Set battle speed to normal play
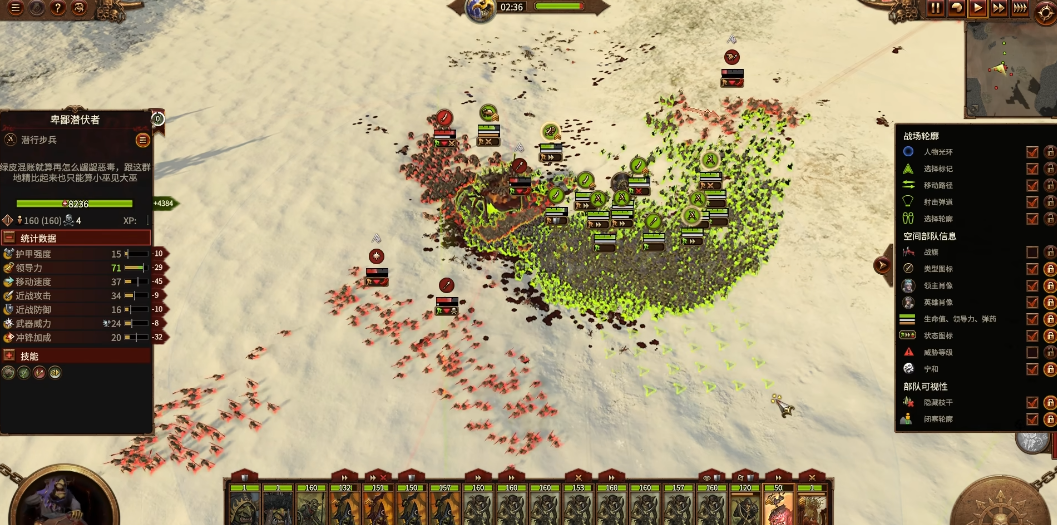1057x525 pixels. [x=978, y=8]
